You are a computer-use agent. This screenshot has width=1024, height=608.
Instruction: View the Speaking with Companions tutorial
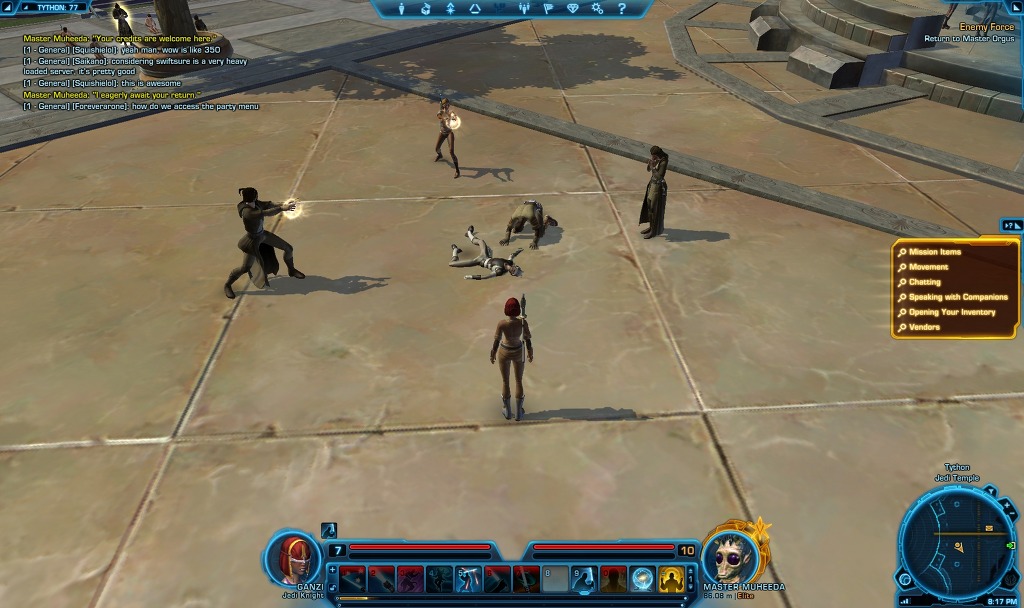(x=958, y=297)
